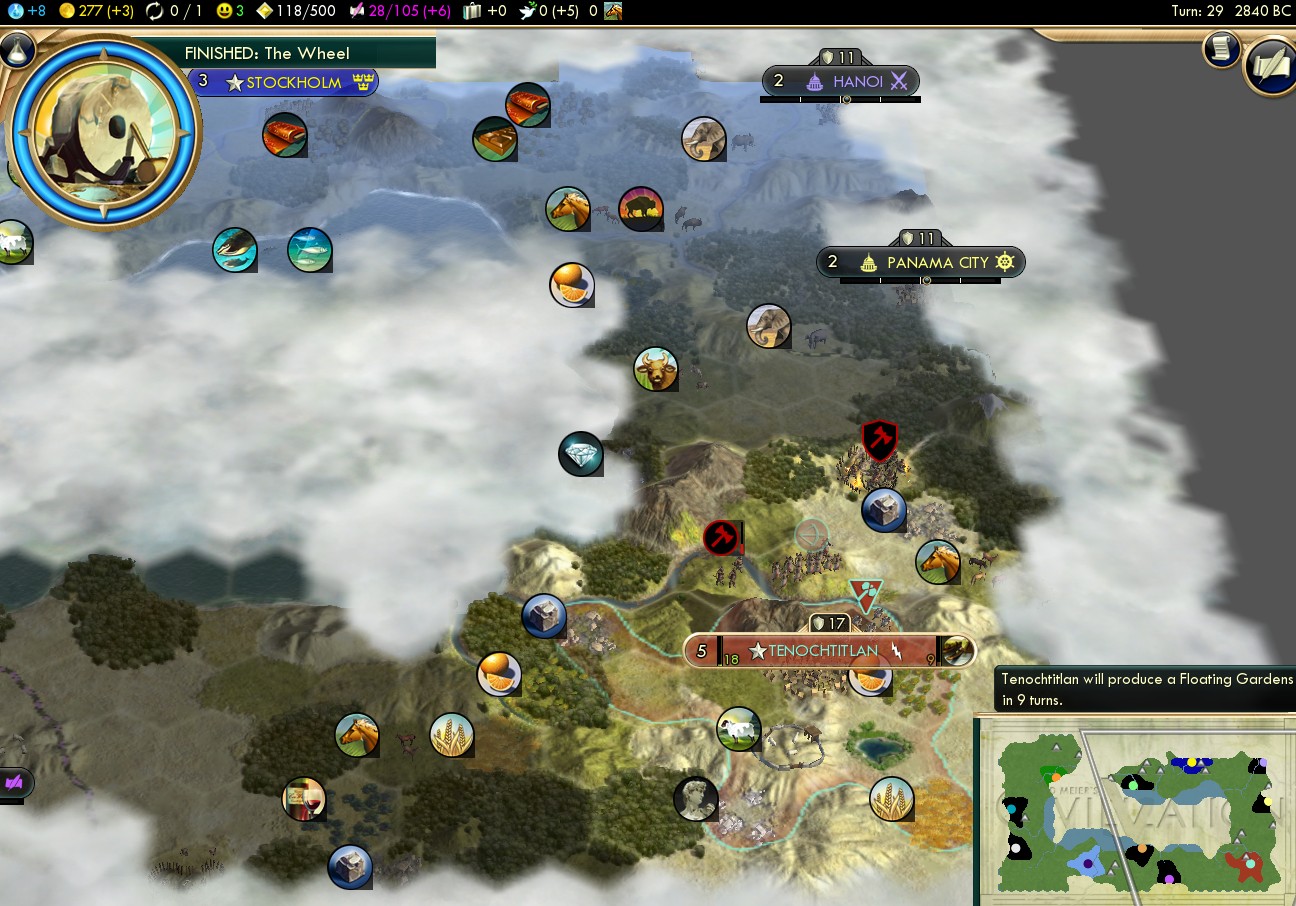Click the minimap
Screen dimensions: 1296x906
pos(1135,810)
